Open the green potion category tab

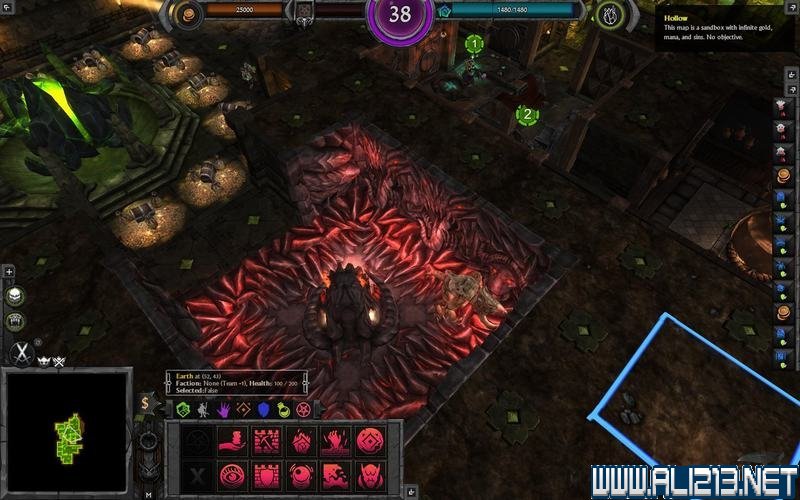[x=284, y=410]
